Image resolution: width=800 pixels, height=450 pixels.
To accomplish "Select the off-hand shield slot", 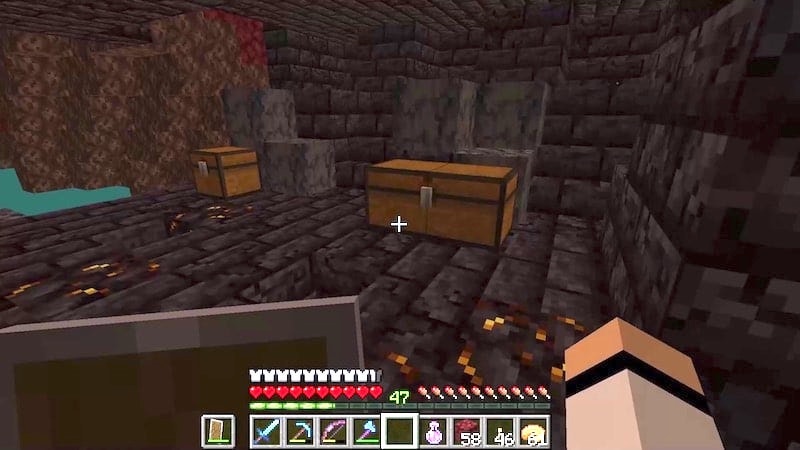I will (220, 432).
